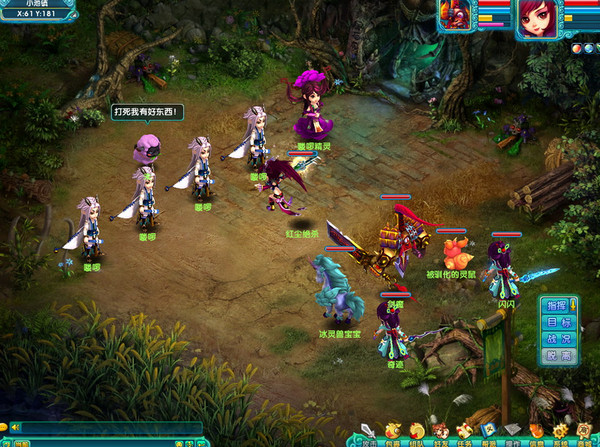Select the 目标 target button
600x447 pixels.
[x=558, y=321]
